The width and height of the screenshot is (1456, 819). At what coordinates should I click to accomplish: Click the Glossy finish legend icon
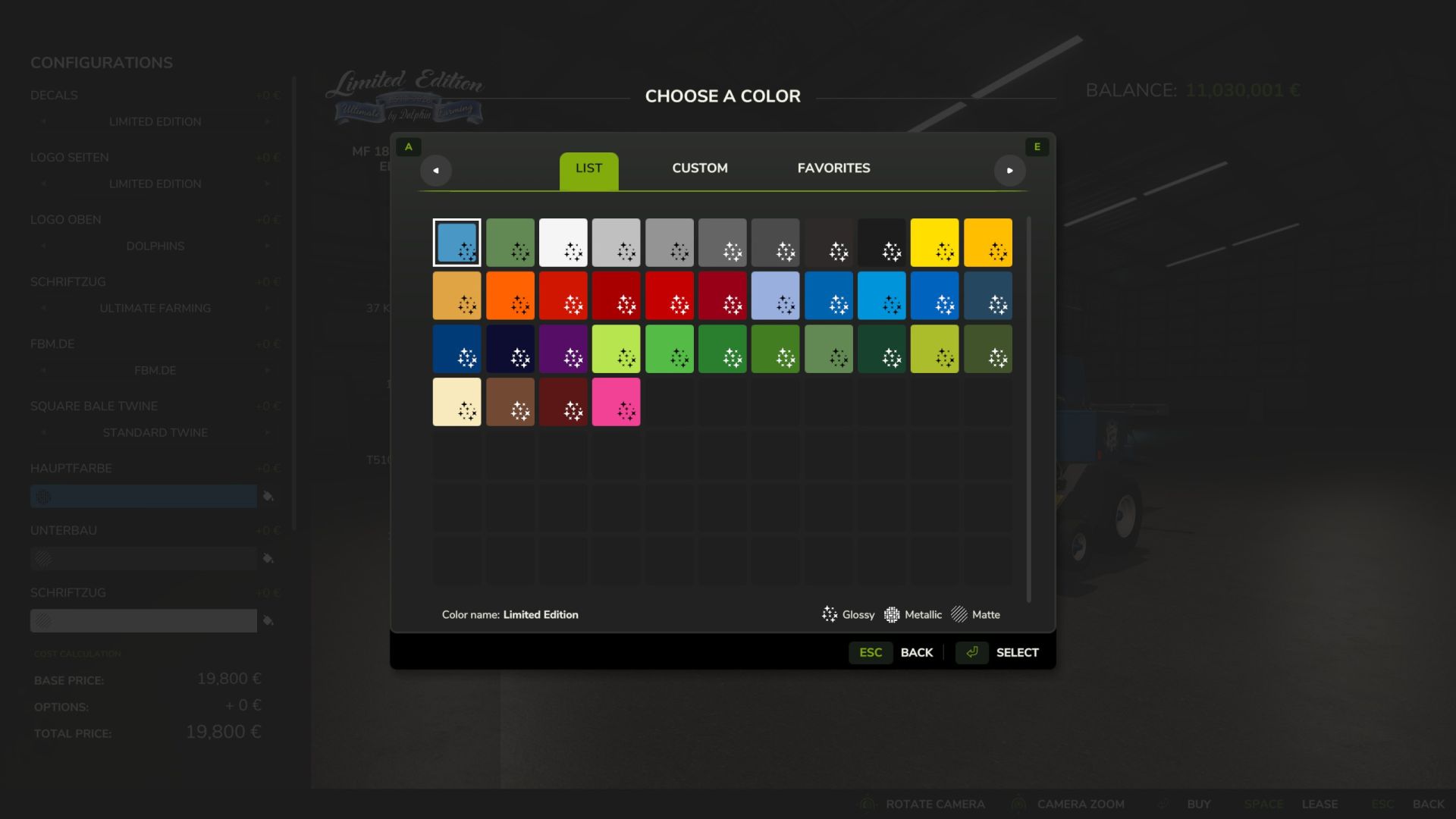830,614
